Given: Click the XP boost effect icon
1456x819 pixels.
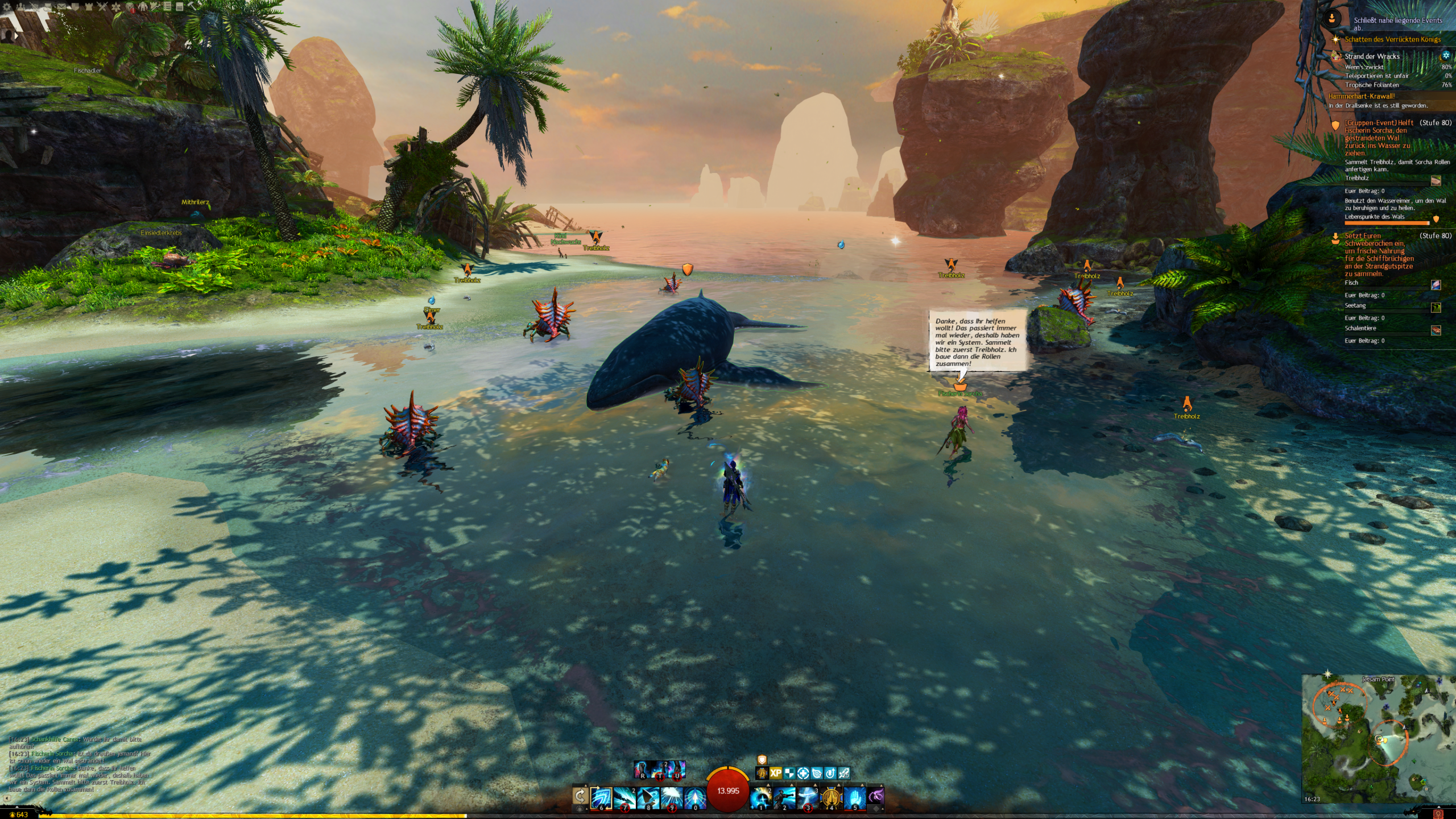Looking at the screenshot, I should point(775,773).
